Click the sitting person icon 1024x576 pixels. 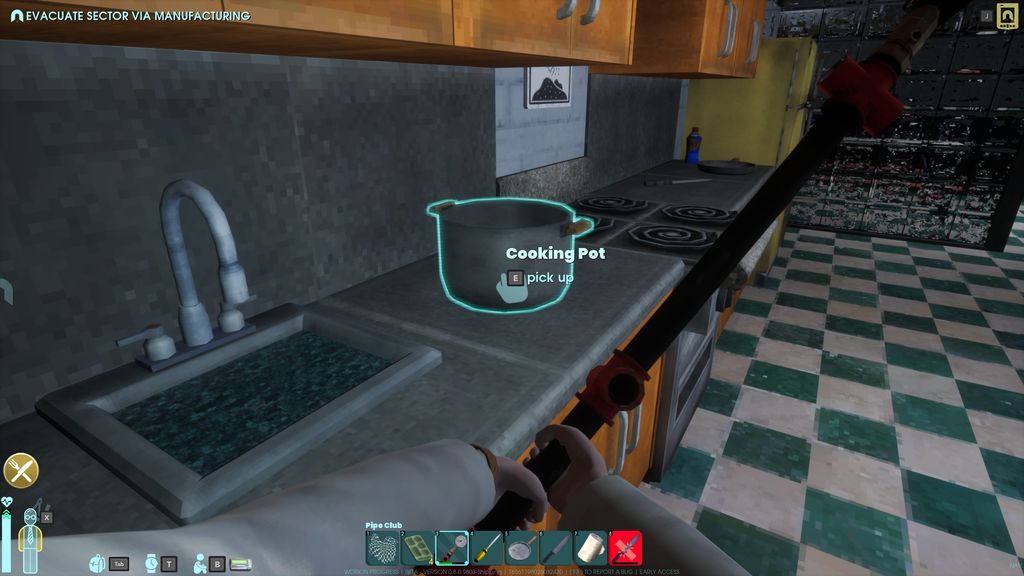pyautogui.click(x=200, y=564)
